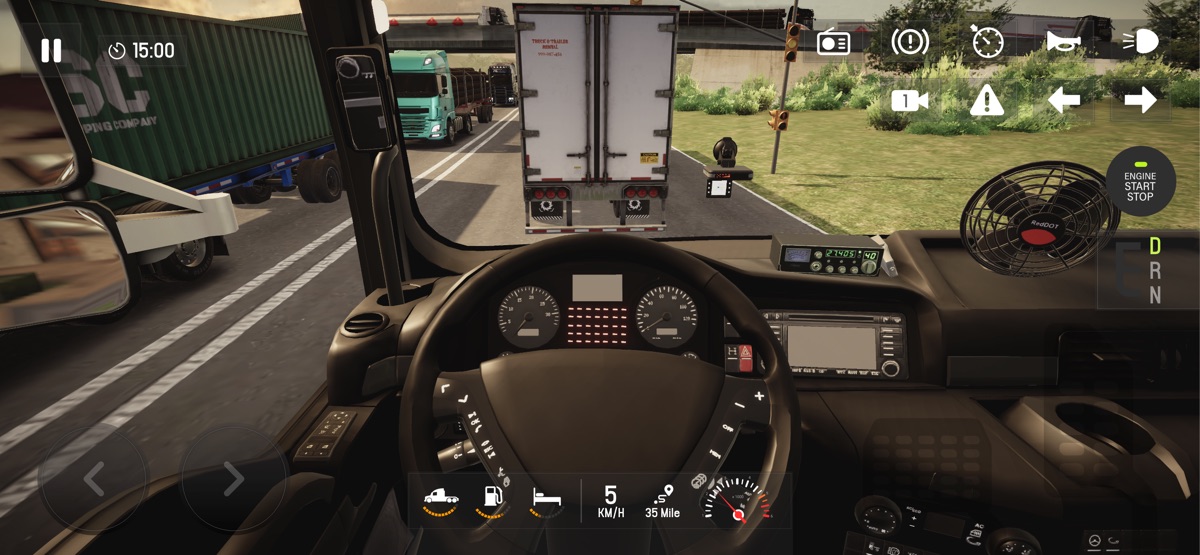Steer right with the right chevron button
Viewport: 1200px width, 555px height.
(233, 479)
